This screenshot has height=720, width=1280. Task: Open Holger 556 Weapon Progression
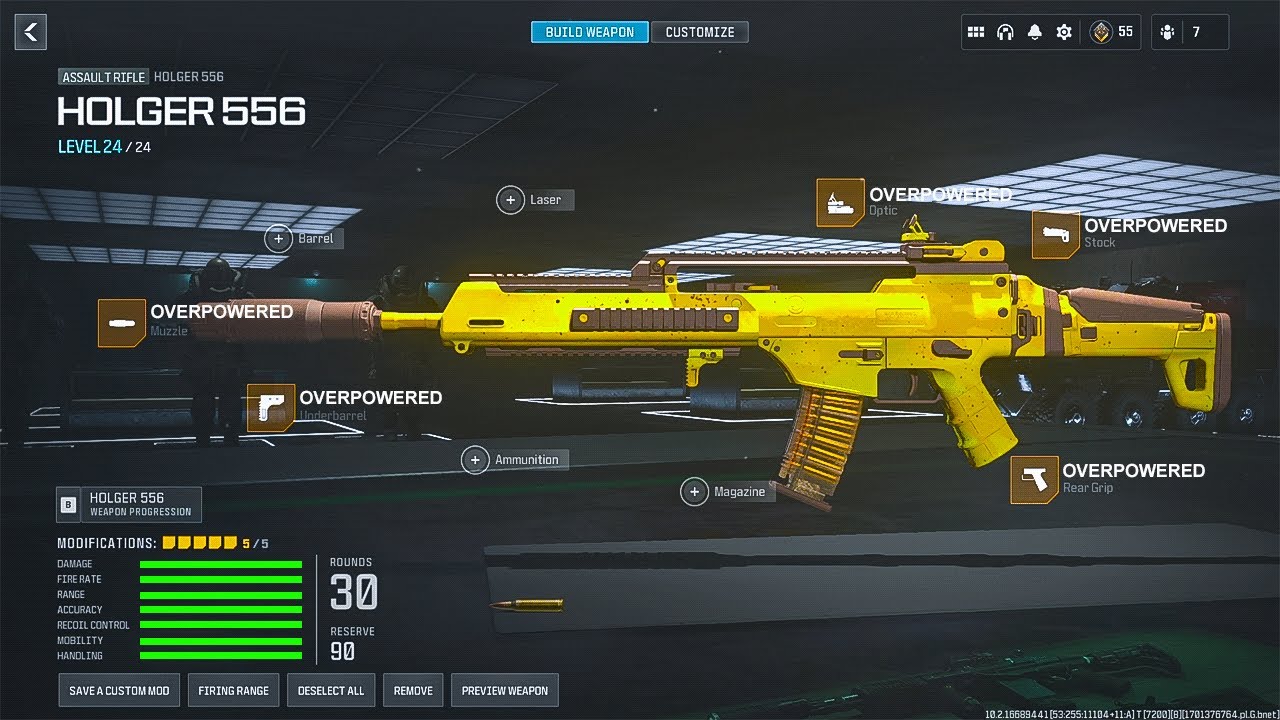(x=128, y=505)
